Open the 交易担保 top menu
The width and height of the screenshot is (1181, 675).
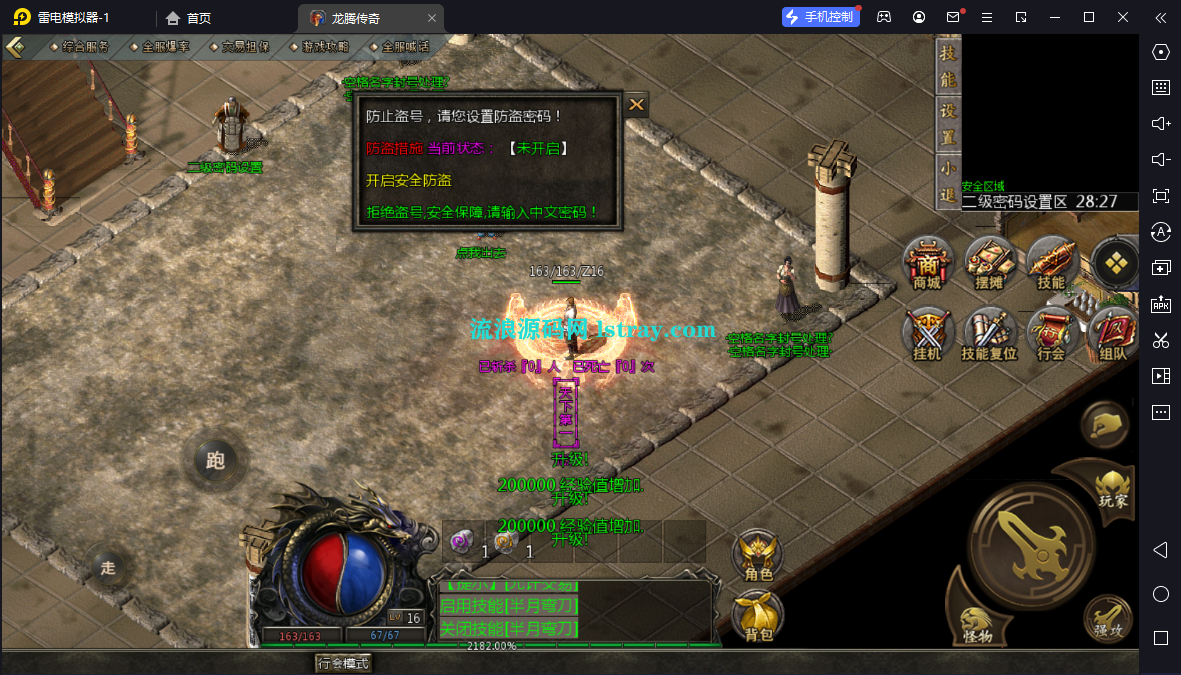click(x=245, y=47)
